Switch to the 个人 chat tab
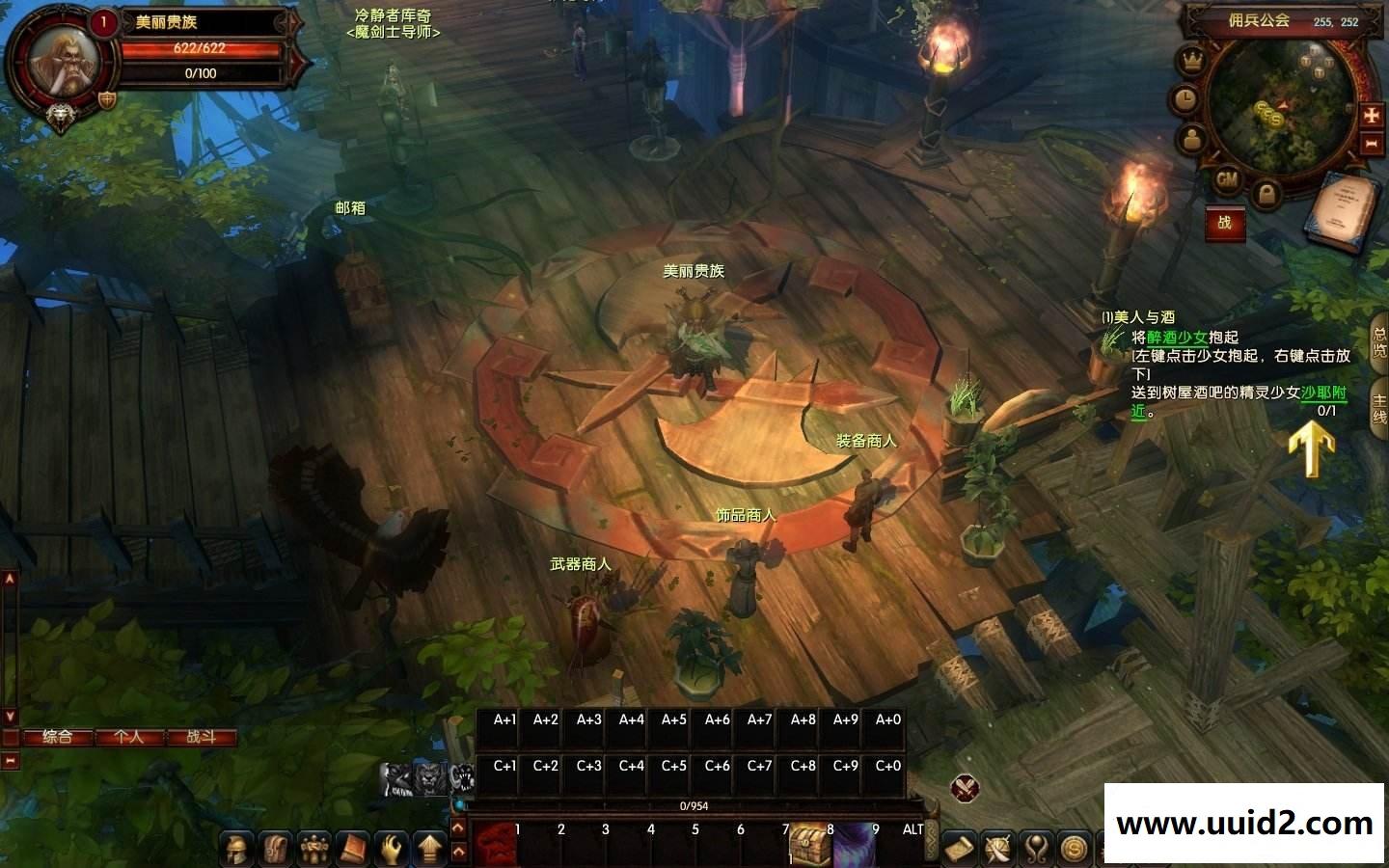 click(128, 737)
